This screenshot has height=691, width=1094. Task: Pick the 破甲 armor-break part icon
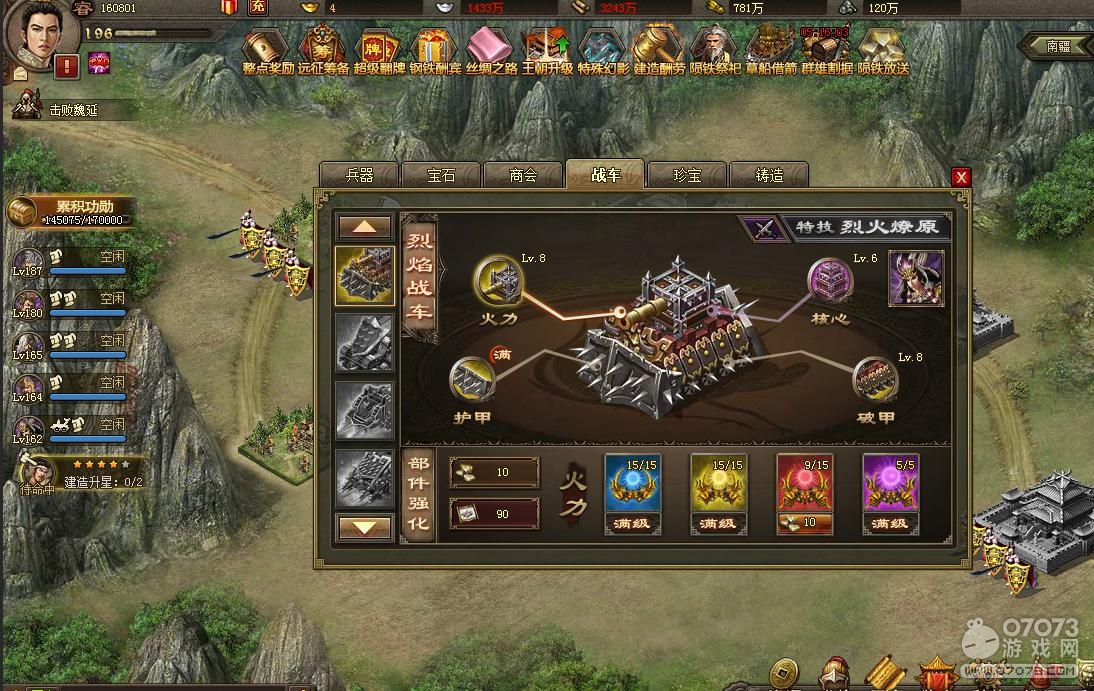pos(873,381)
